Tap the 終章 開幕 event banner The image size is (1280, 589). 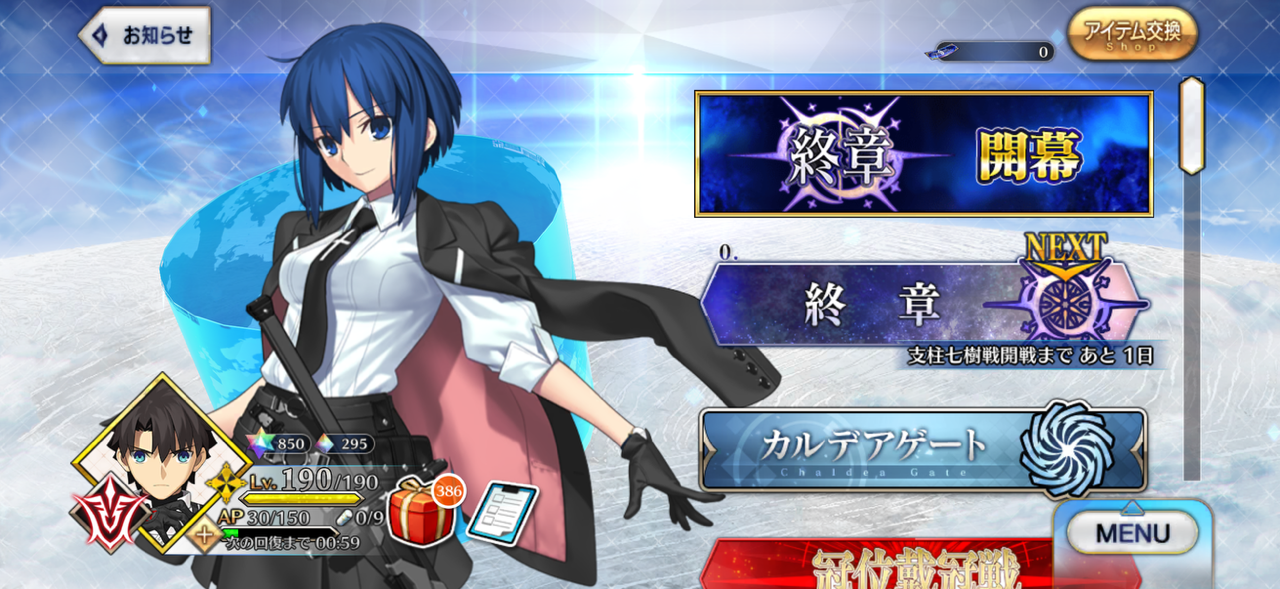click(x=924, y=154)
